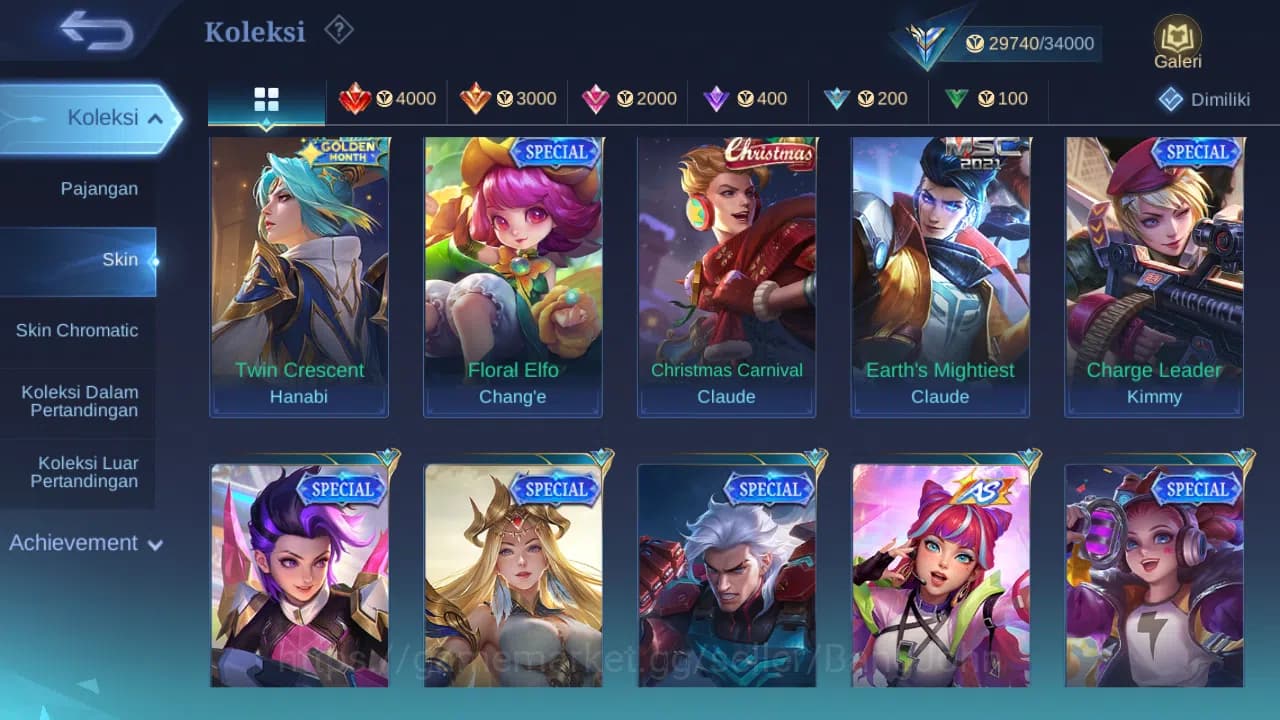Click the yellow ticket currency icon
1280x720 pixels.
[x=973, y=43]
